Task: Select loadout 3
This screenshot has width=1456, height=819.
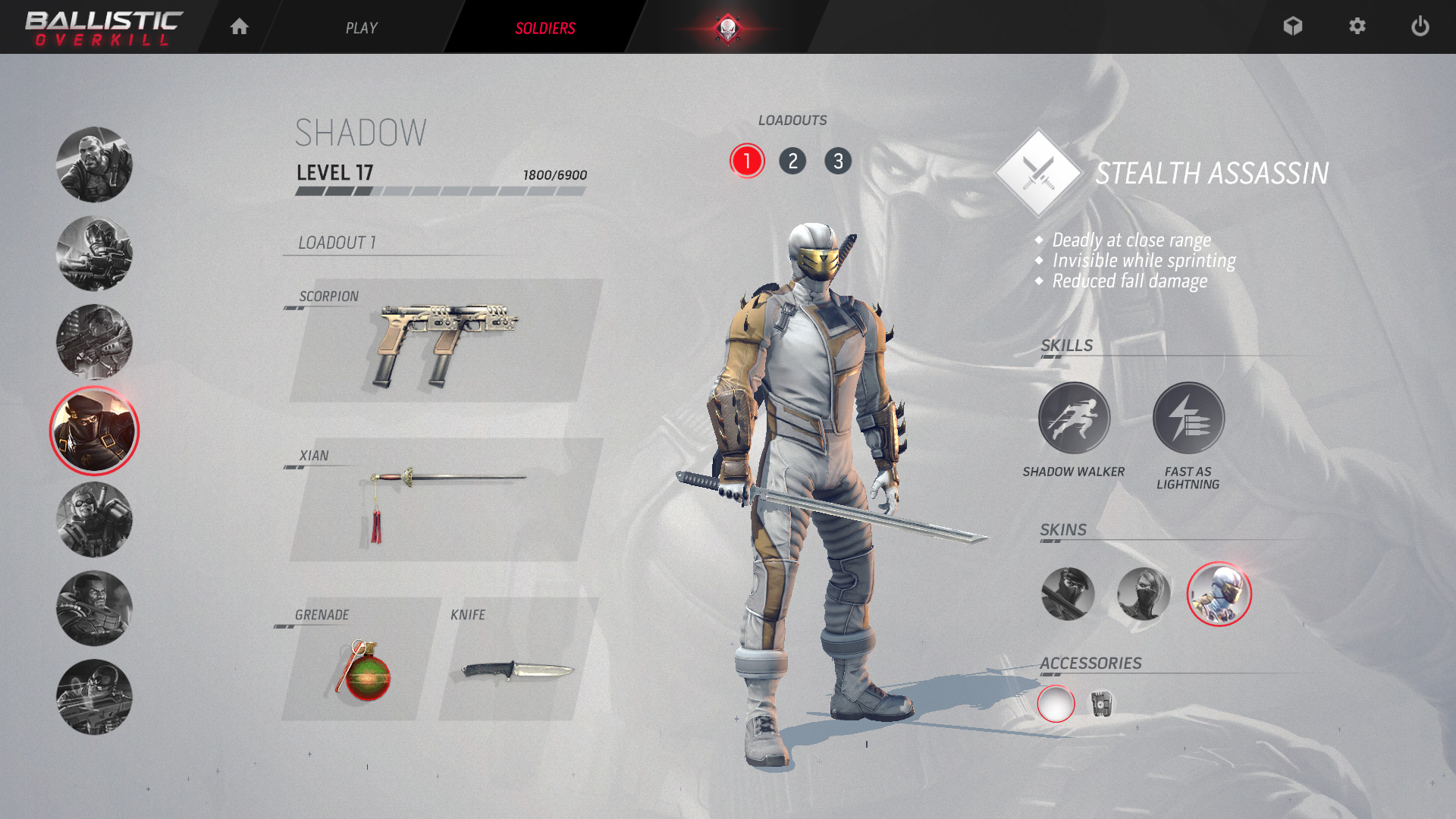Action: 839,162
